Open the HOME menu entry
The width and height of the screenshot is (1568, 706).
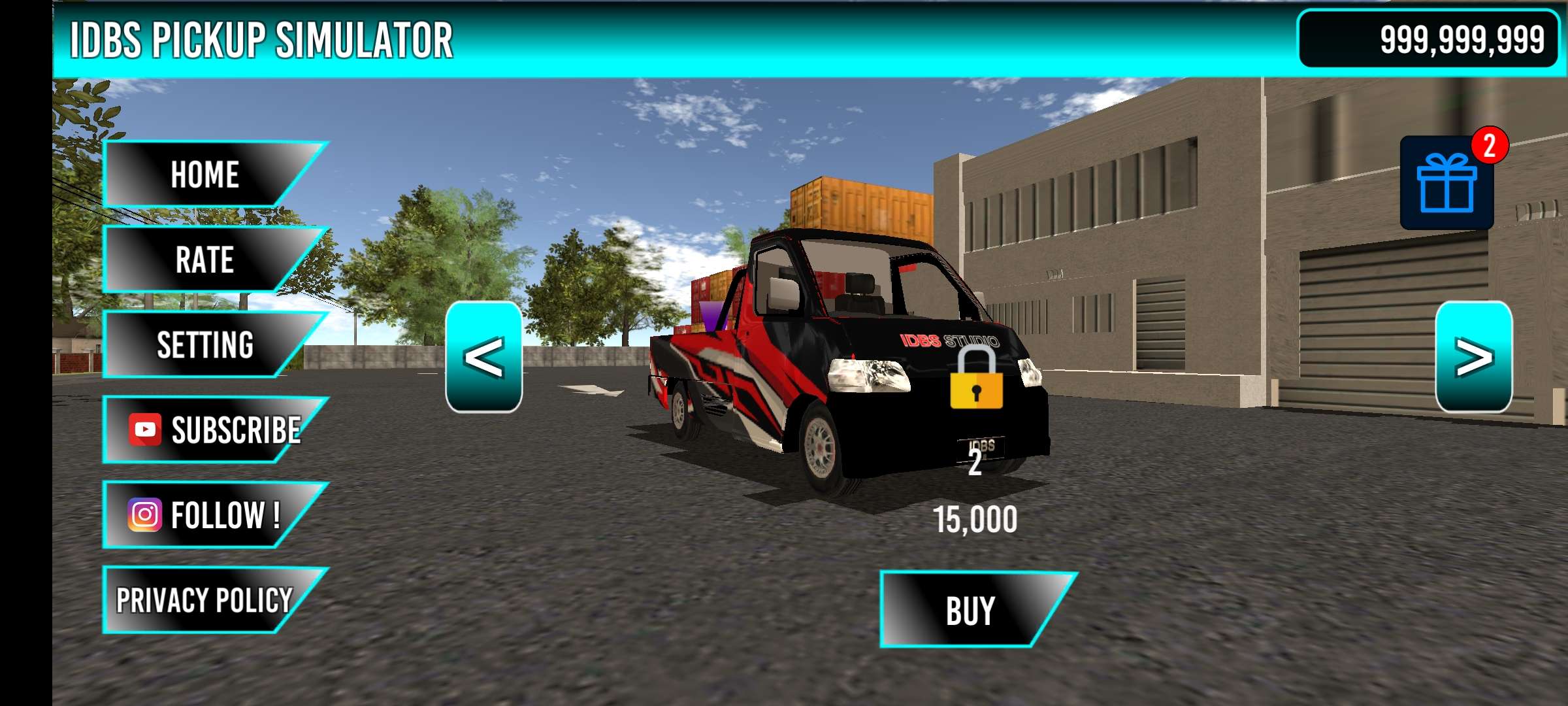204,175
